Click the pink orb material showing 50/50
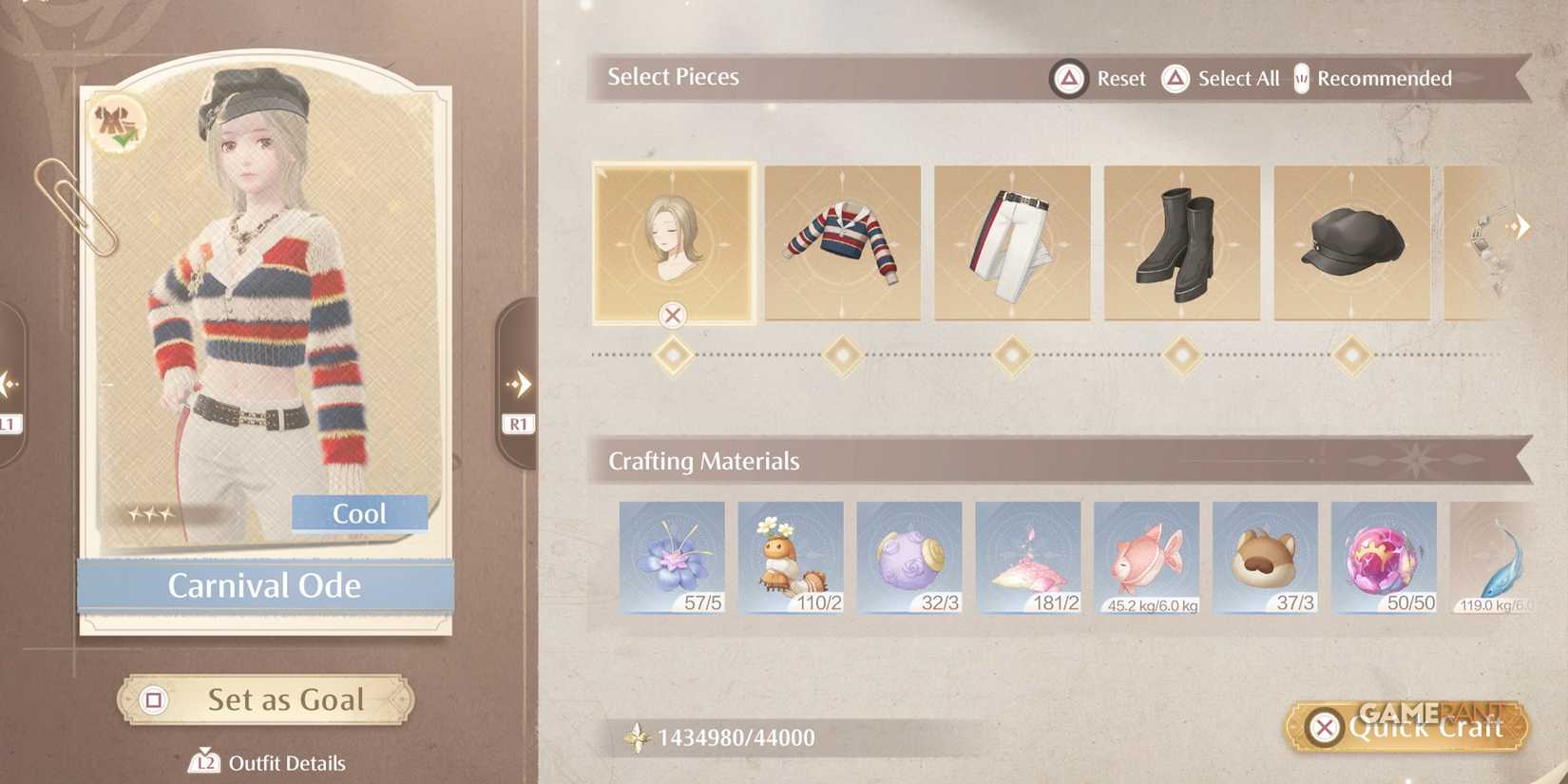 [1385, 557]
